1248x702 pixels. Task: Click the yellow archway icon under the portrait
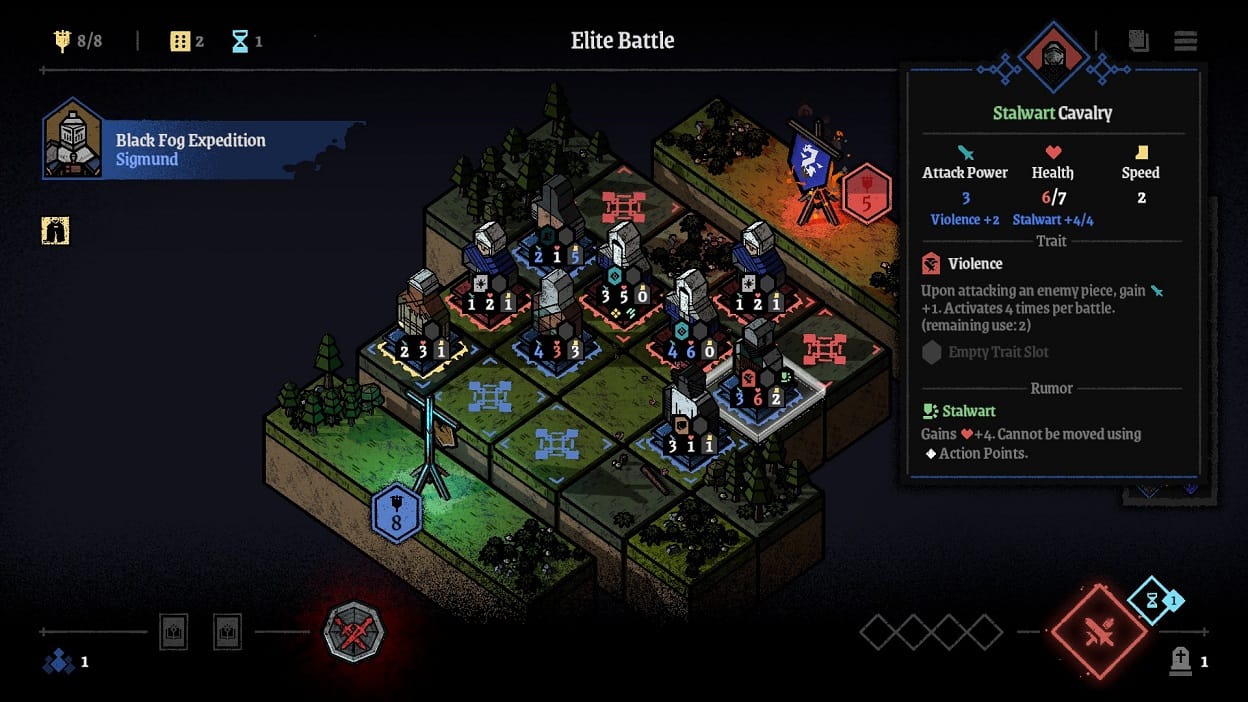(x=55, y=231)
